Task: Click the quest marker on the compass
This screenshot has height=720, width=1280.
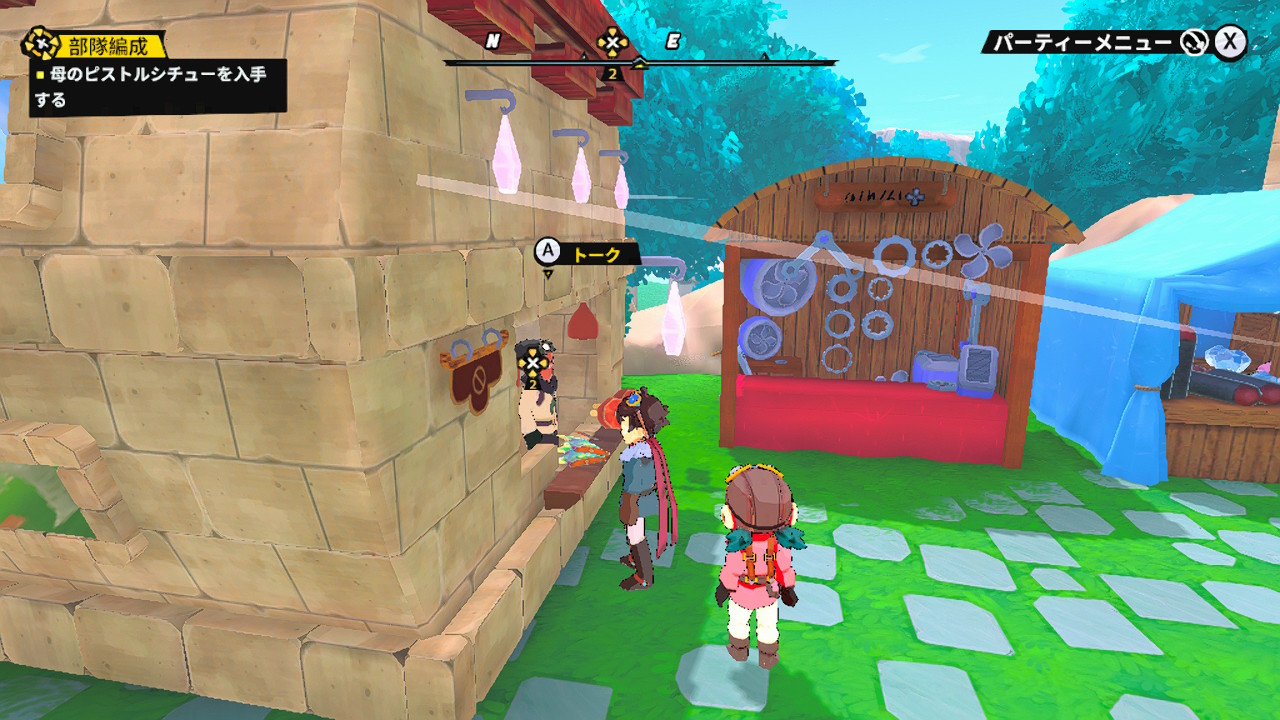Action: point(612,43)
